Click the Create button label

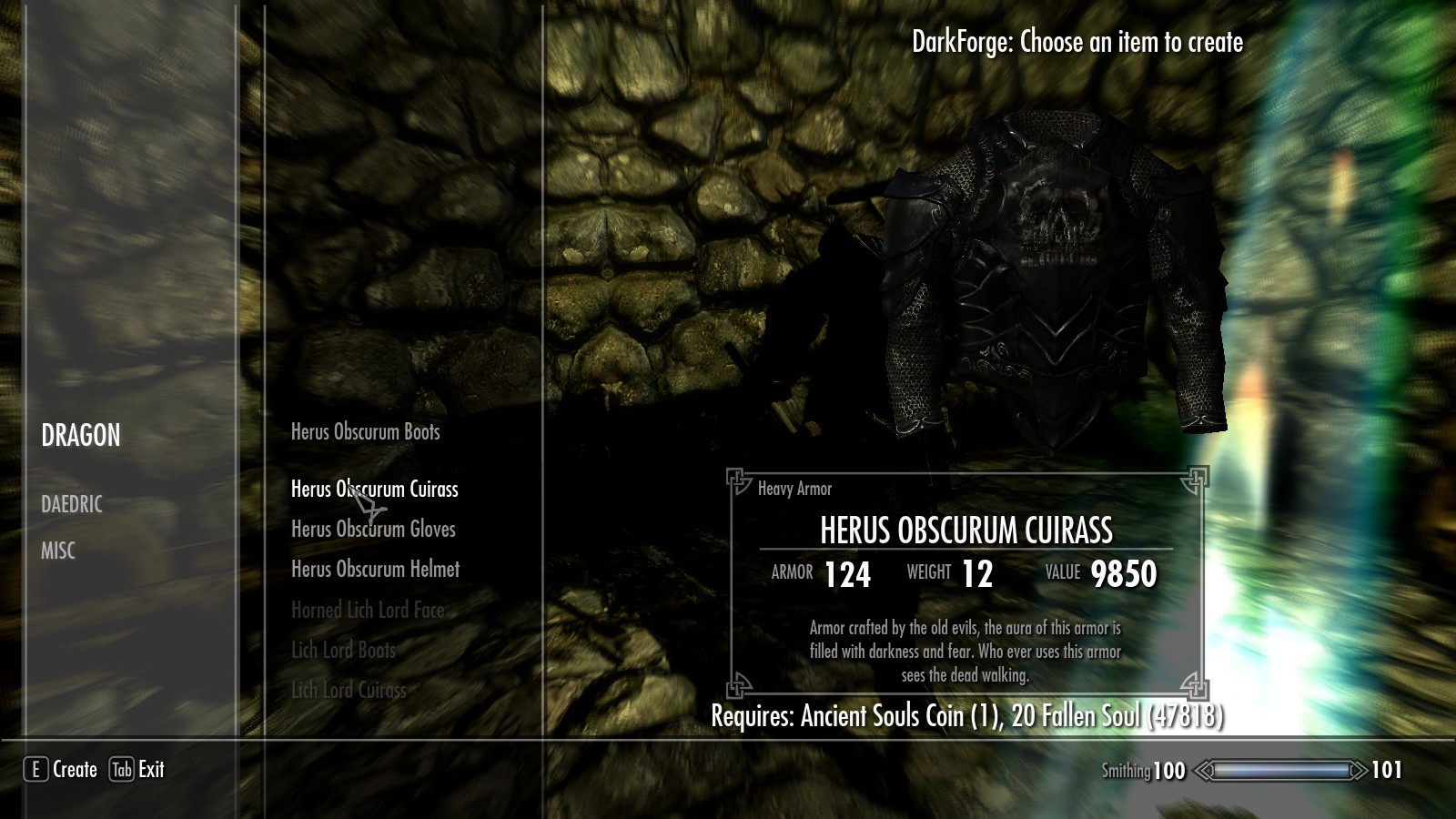coord(75,770)
